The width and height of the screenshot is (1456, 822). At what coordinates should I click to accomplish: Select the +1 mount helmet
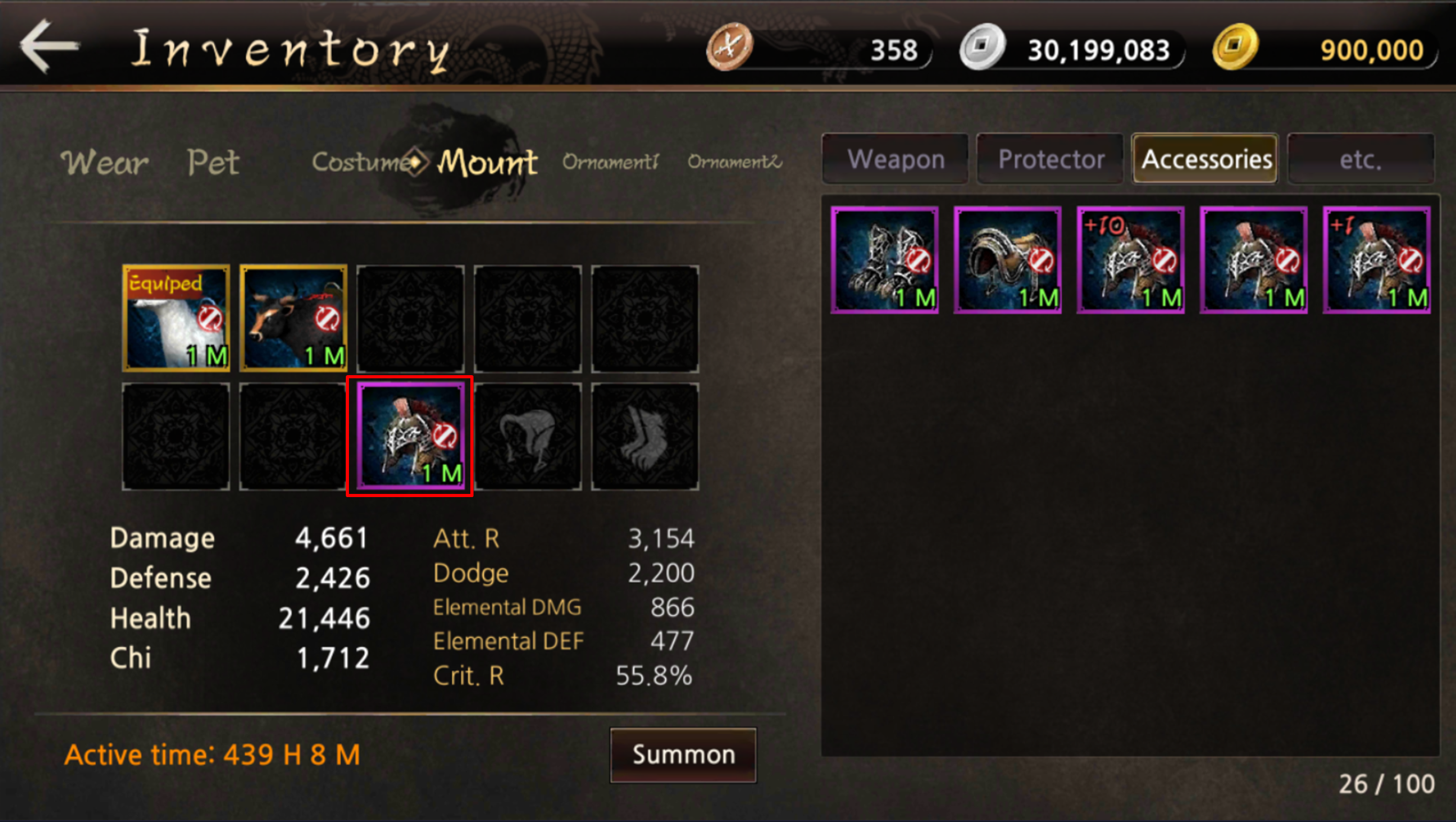pyautogui.click(x=1377, y=260)
